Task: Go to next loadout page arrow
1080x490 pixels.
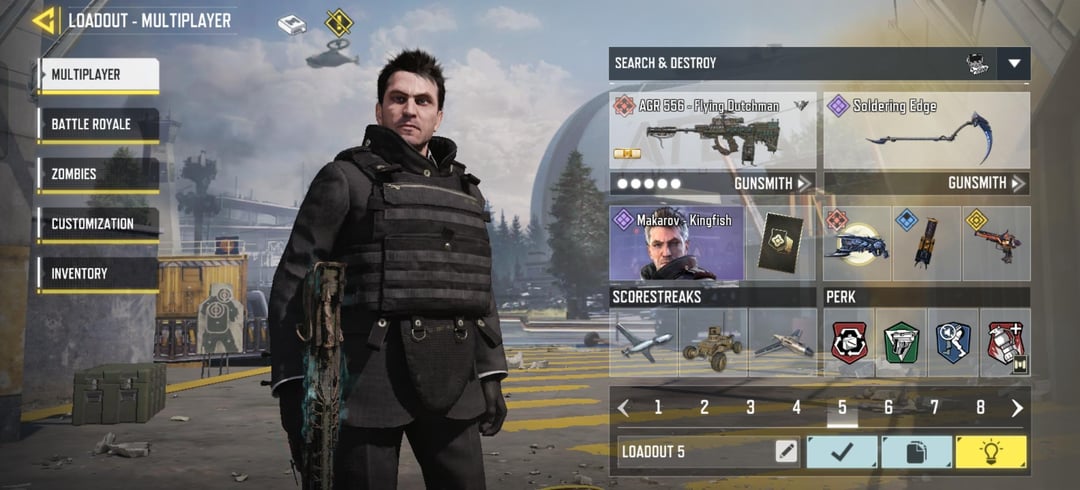Action: tap(1017, 407)
